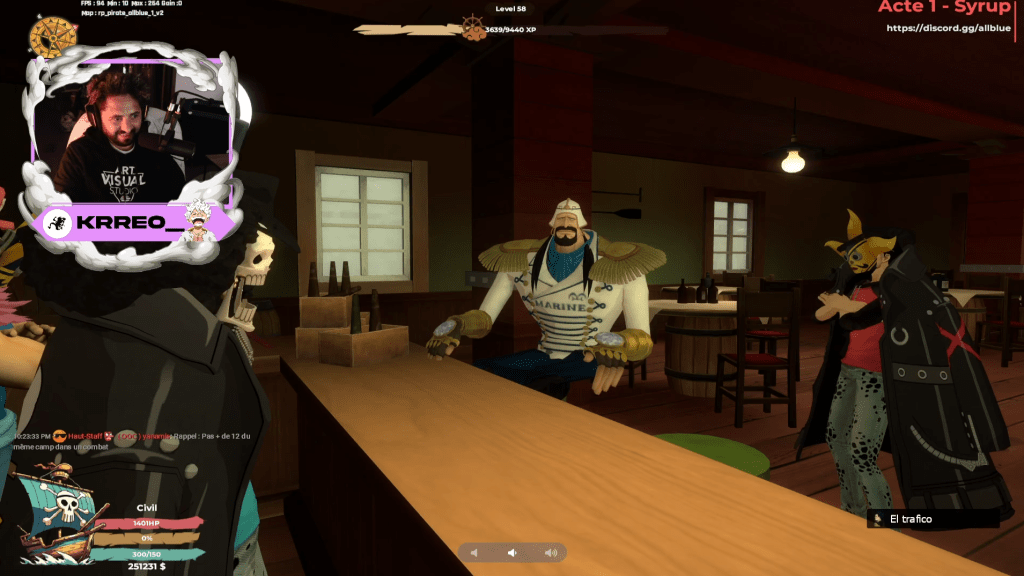Activate the loud voice range speaker icon
Viewport: 1024px width, 576px height.
tap(550, 552)
